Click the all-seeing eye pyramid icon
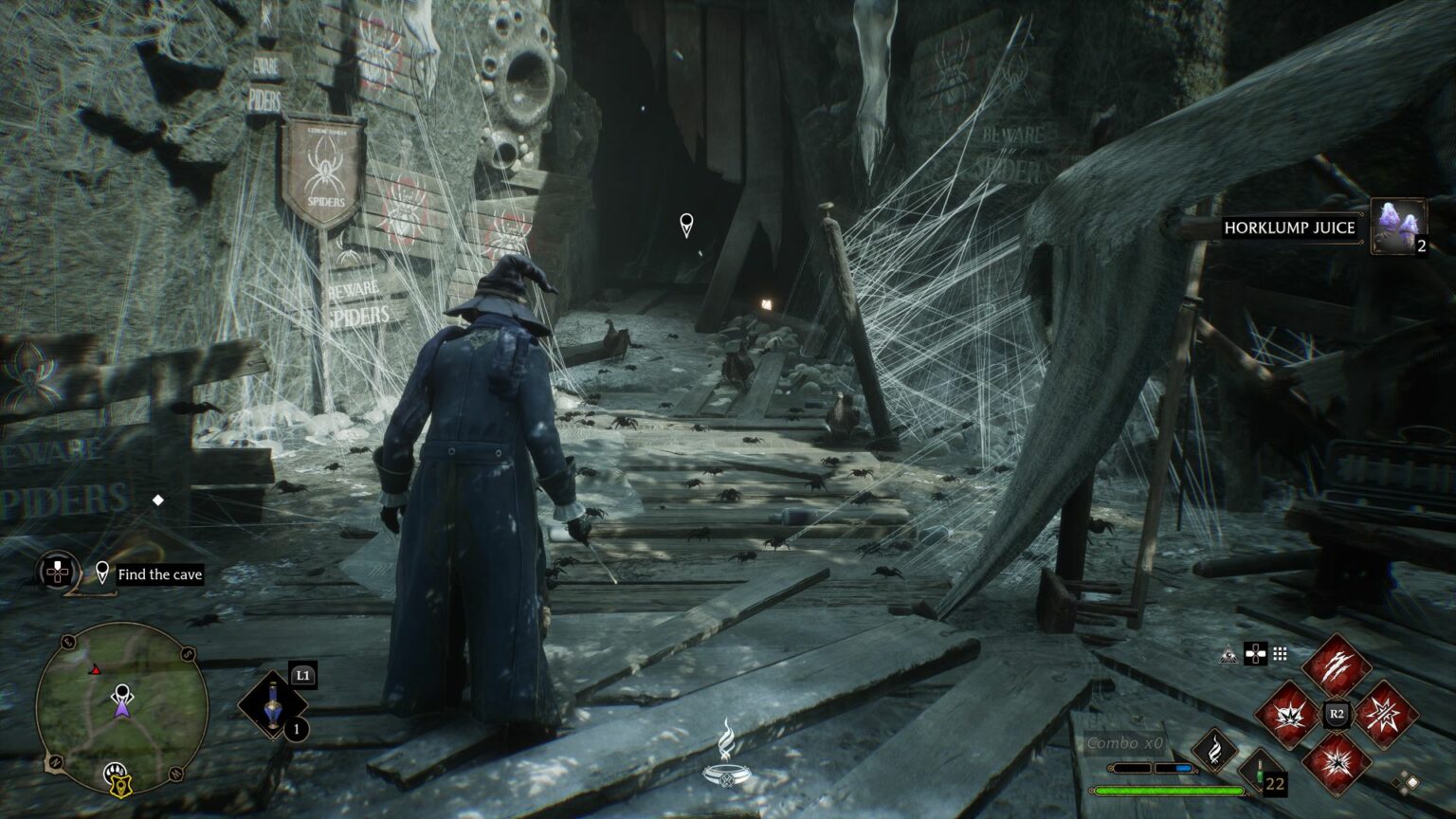The height and width of the screenshot is (819, 1456). (x=1230, y=654)
